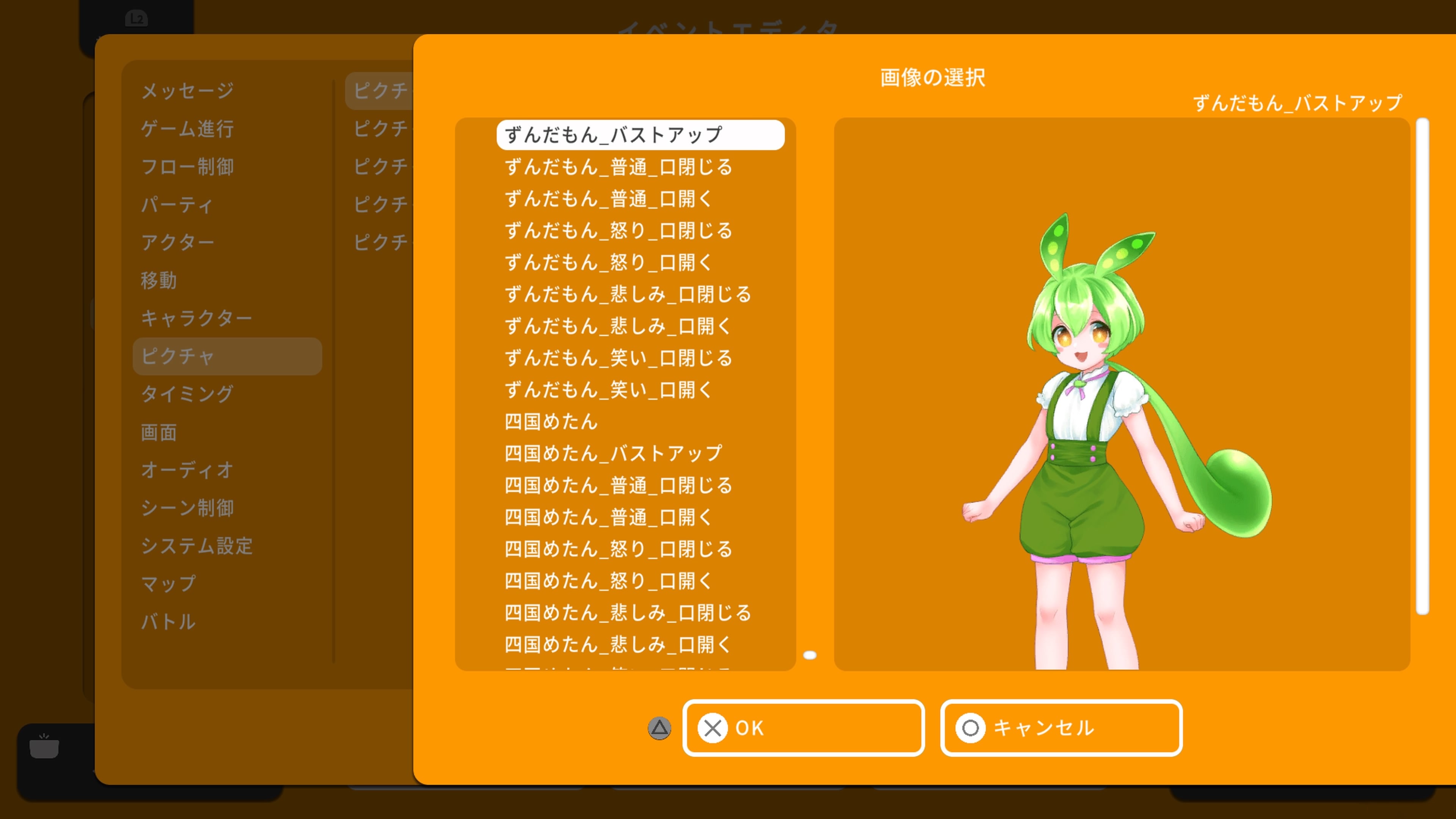Click the cross icon inside the OK button
1456x819 pixels.
click(713, 728)
